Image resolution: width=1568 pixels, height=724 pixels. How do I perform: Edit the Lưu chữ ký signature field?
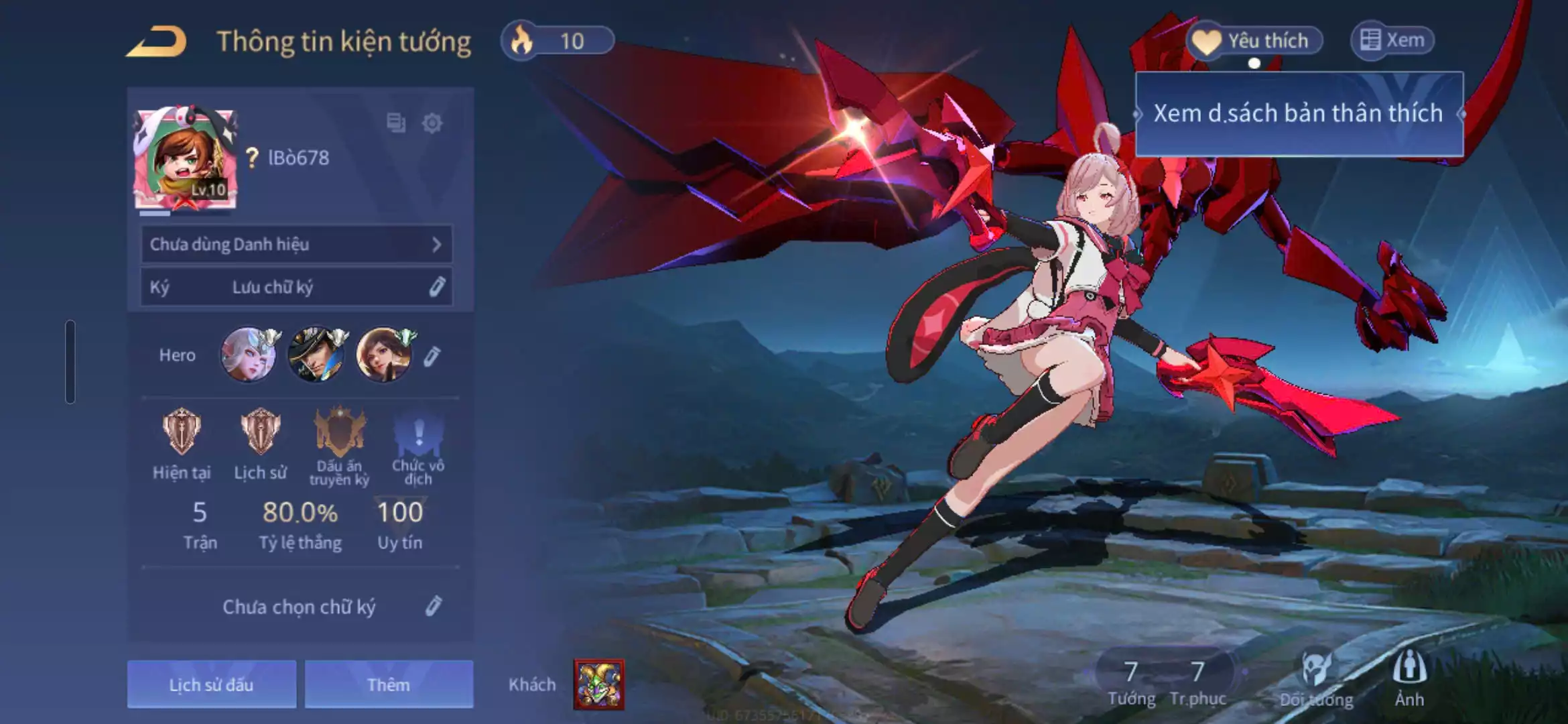(x=436, y=287)
